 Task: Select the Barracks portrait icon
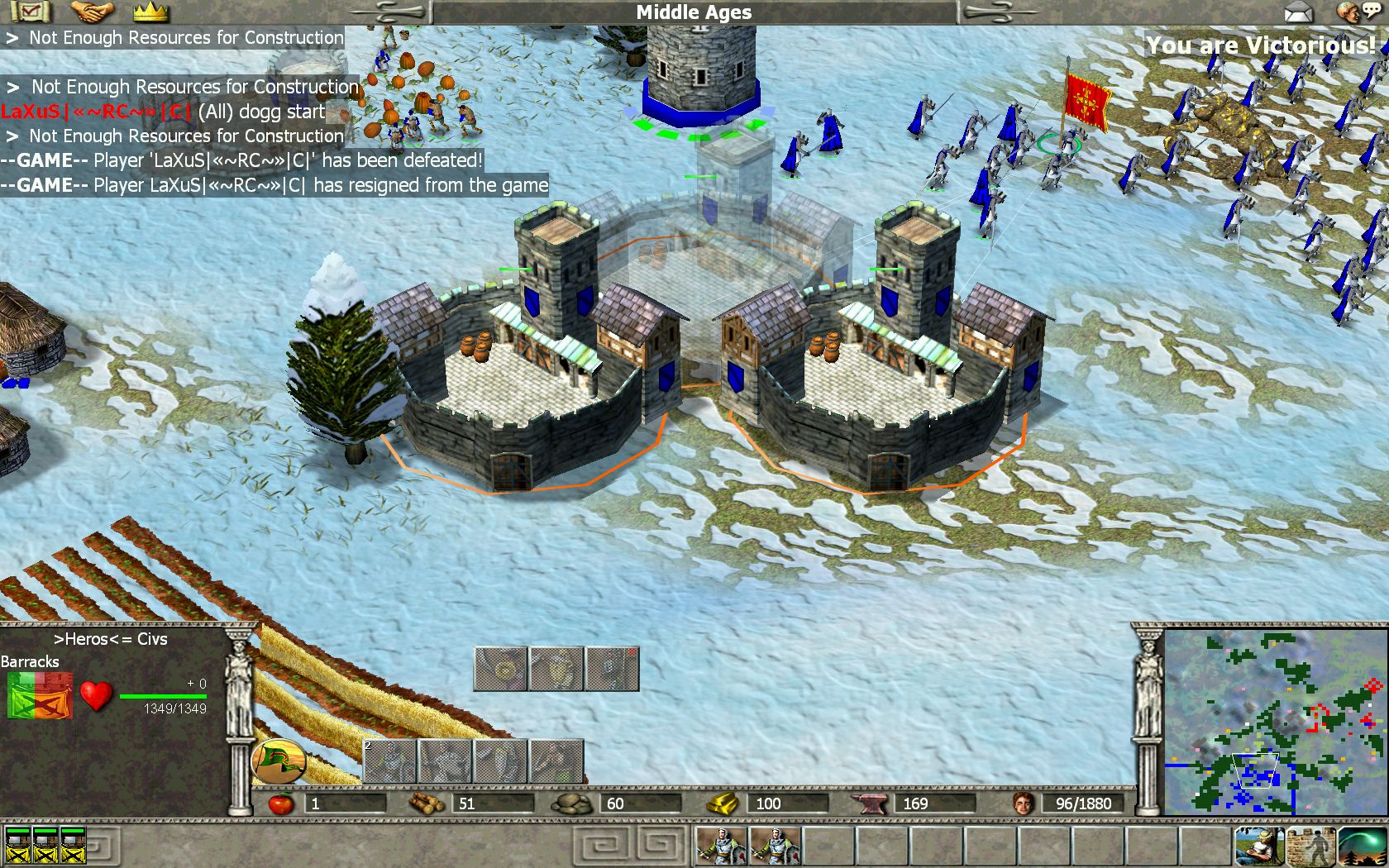[x=40, y=695]
